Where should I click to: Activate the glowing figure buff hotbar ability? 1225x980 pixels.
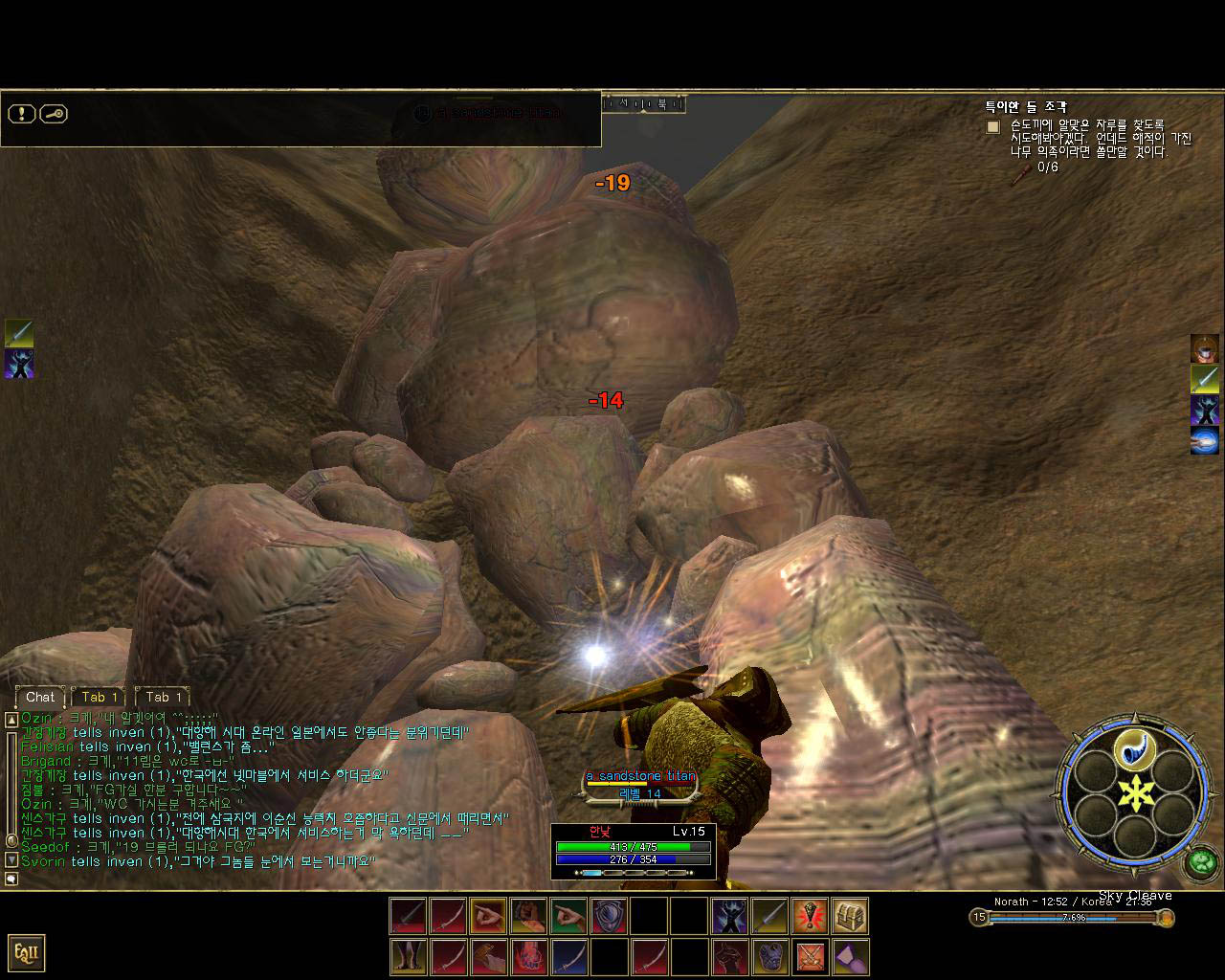(x=729, y=916)
